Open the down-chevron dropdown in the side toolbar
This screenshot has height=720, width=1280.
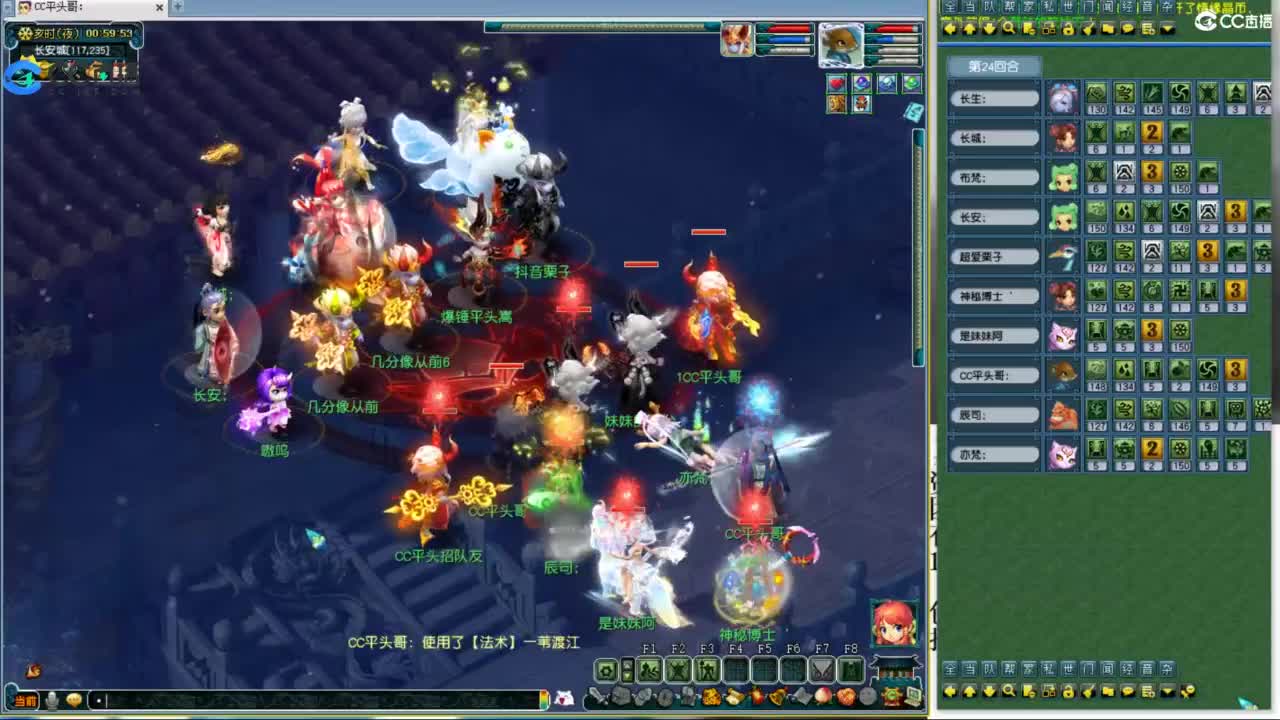click(x=1166, y=27)
